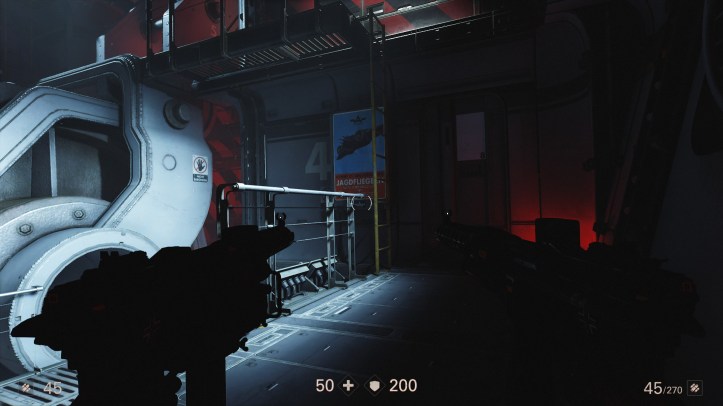Select the right weapon ammo icon
723x406 pixels.
pyautogui.click(x=695, y=387)
